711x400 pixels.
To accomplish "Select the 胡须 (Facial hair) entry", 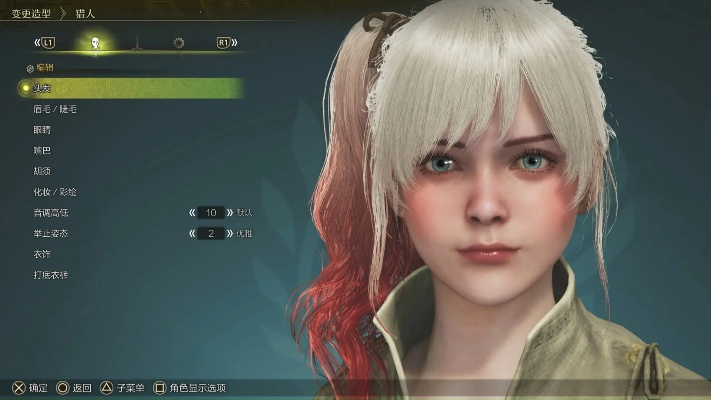I will pyautogui.click(x=41, y=171).
